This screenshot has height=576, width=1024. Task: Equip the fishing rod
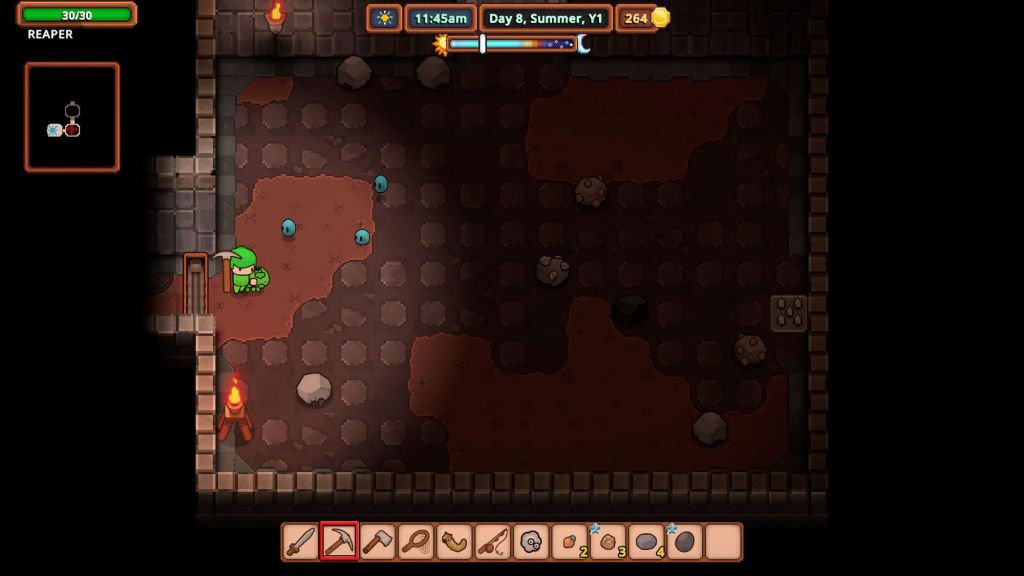coord(493,542)
